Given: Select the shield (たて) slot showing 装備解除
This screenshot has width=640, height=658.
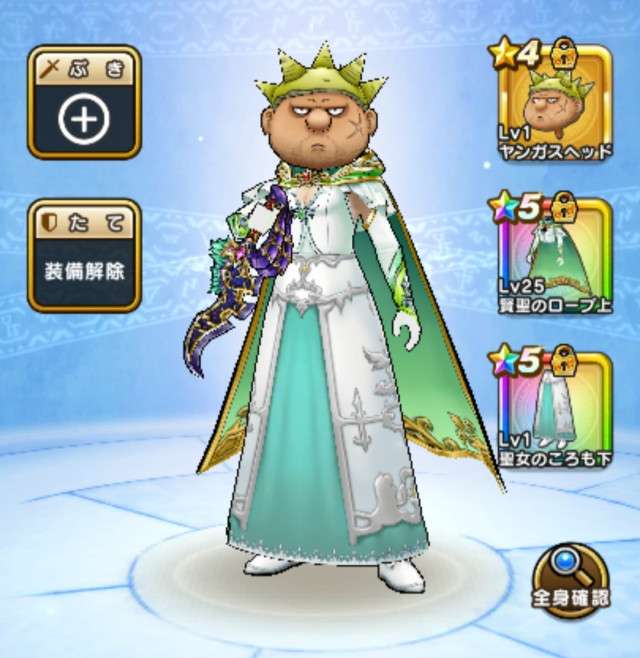Looking at the screenshot, I should click(x=84, y=256).
